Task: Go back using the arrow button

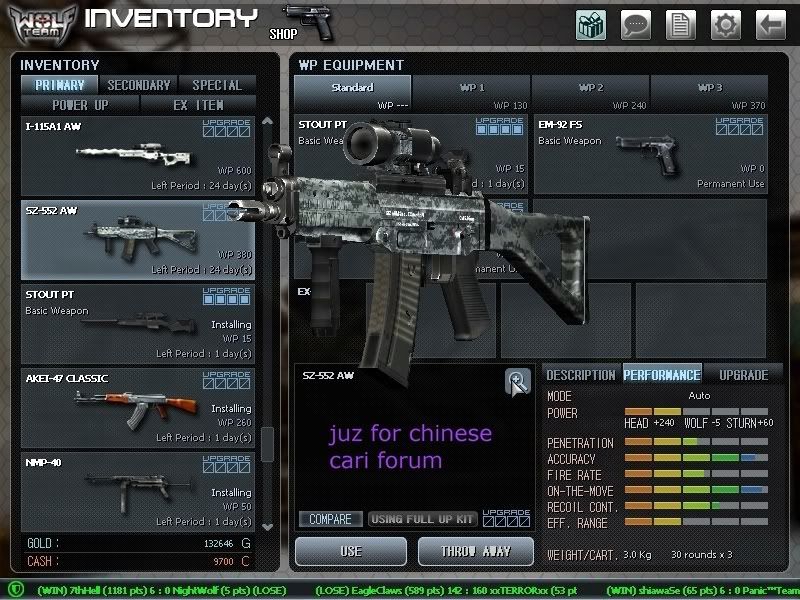Action: pos(770,24)
